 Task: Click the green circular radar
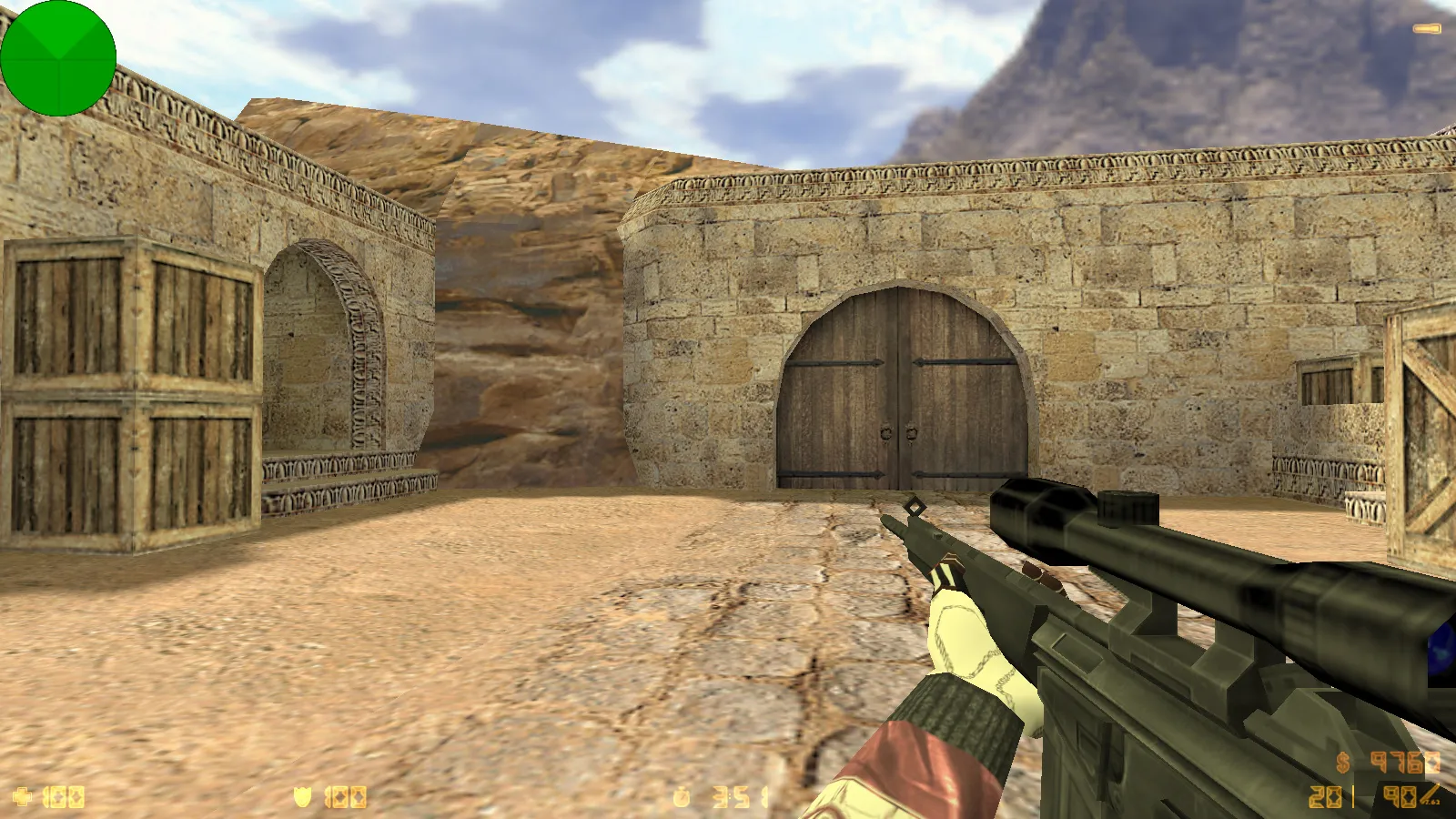click(58, 58)
